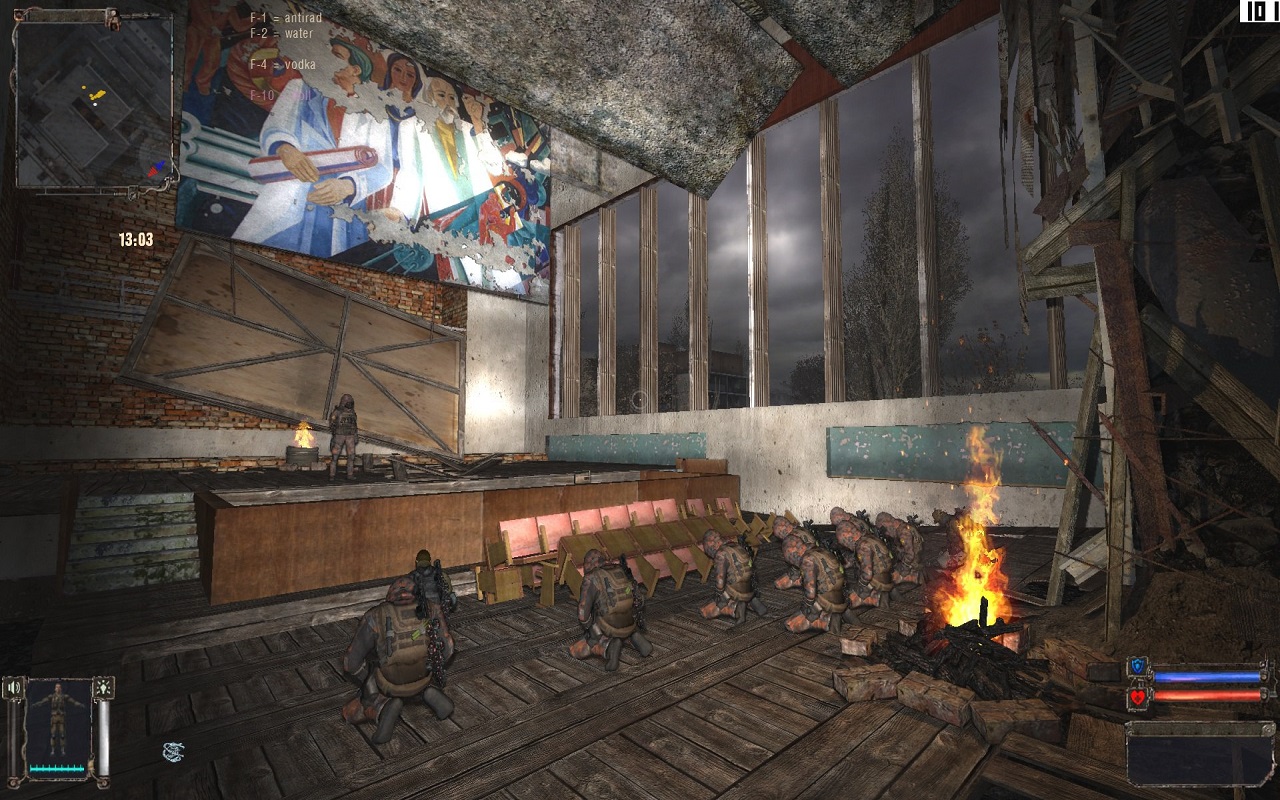Click the light bulb visibility icon

tap(103, 688)
